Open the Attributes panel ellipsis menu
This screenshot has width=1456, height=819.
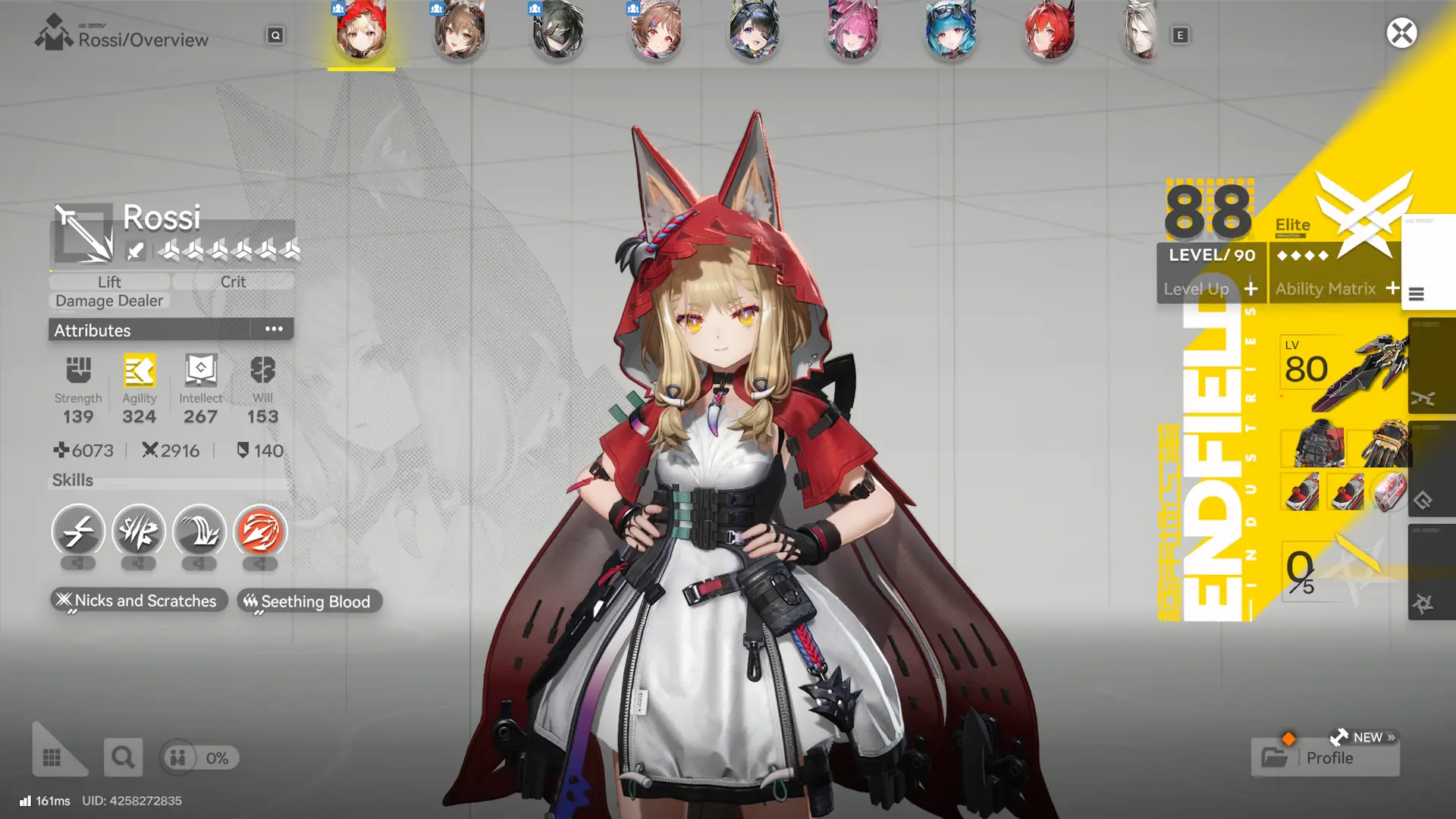pyautogui.click(x=273, y=328)
